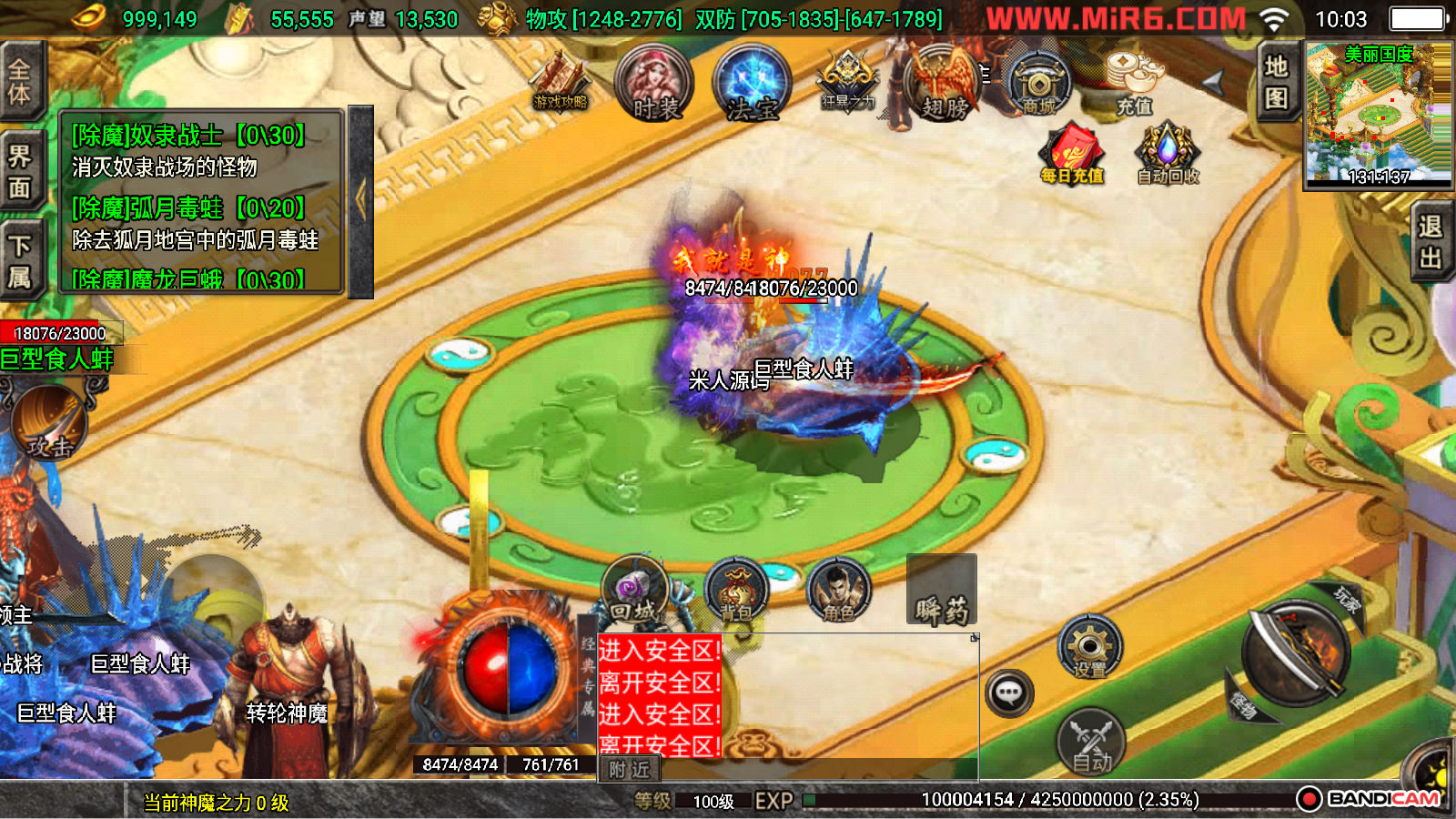Click the 地图 map button
The image size is (1456, 819).
click(1276, 81)
